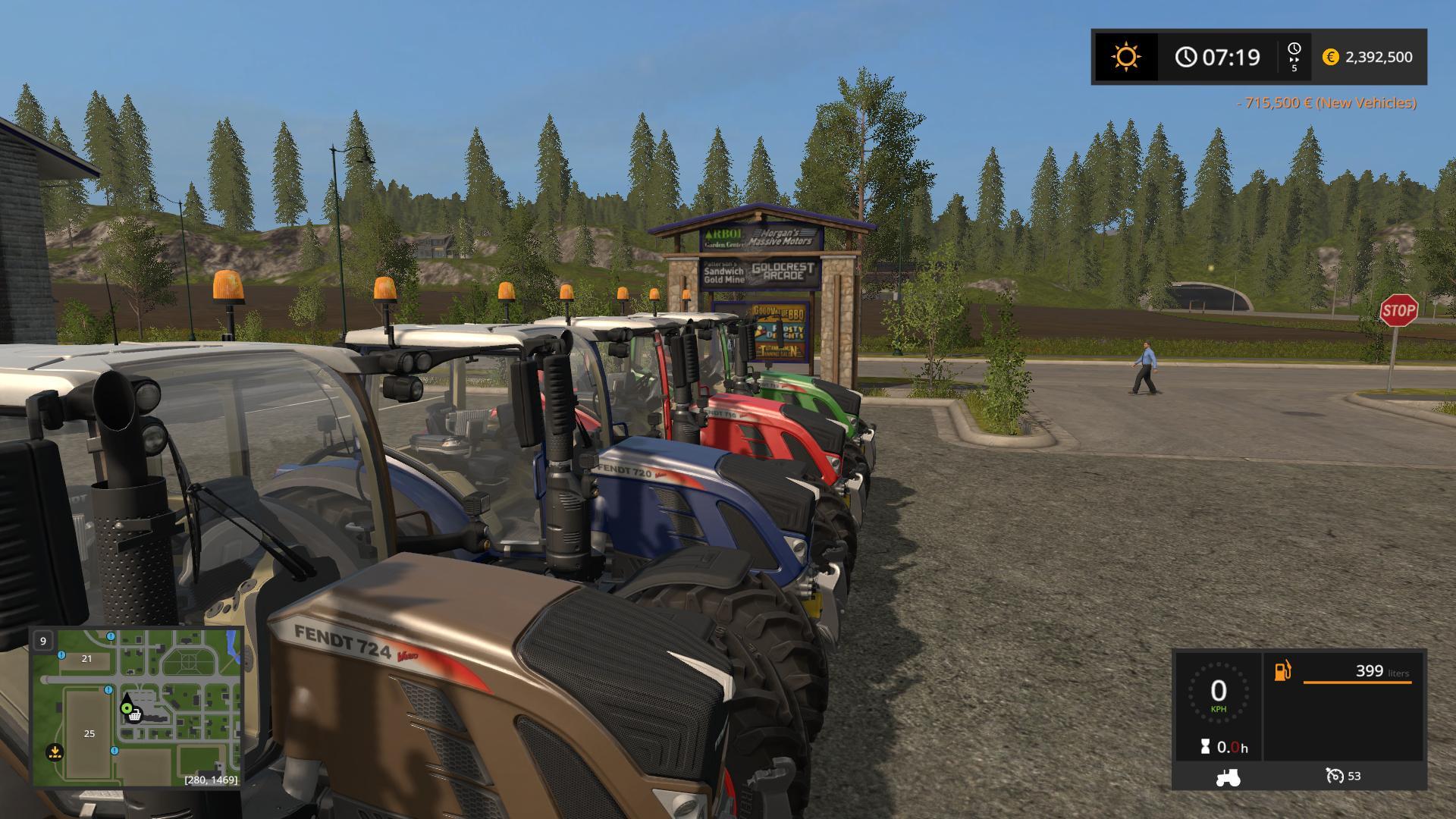Click the euro coin money icon

(x=1330, y=57)
